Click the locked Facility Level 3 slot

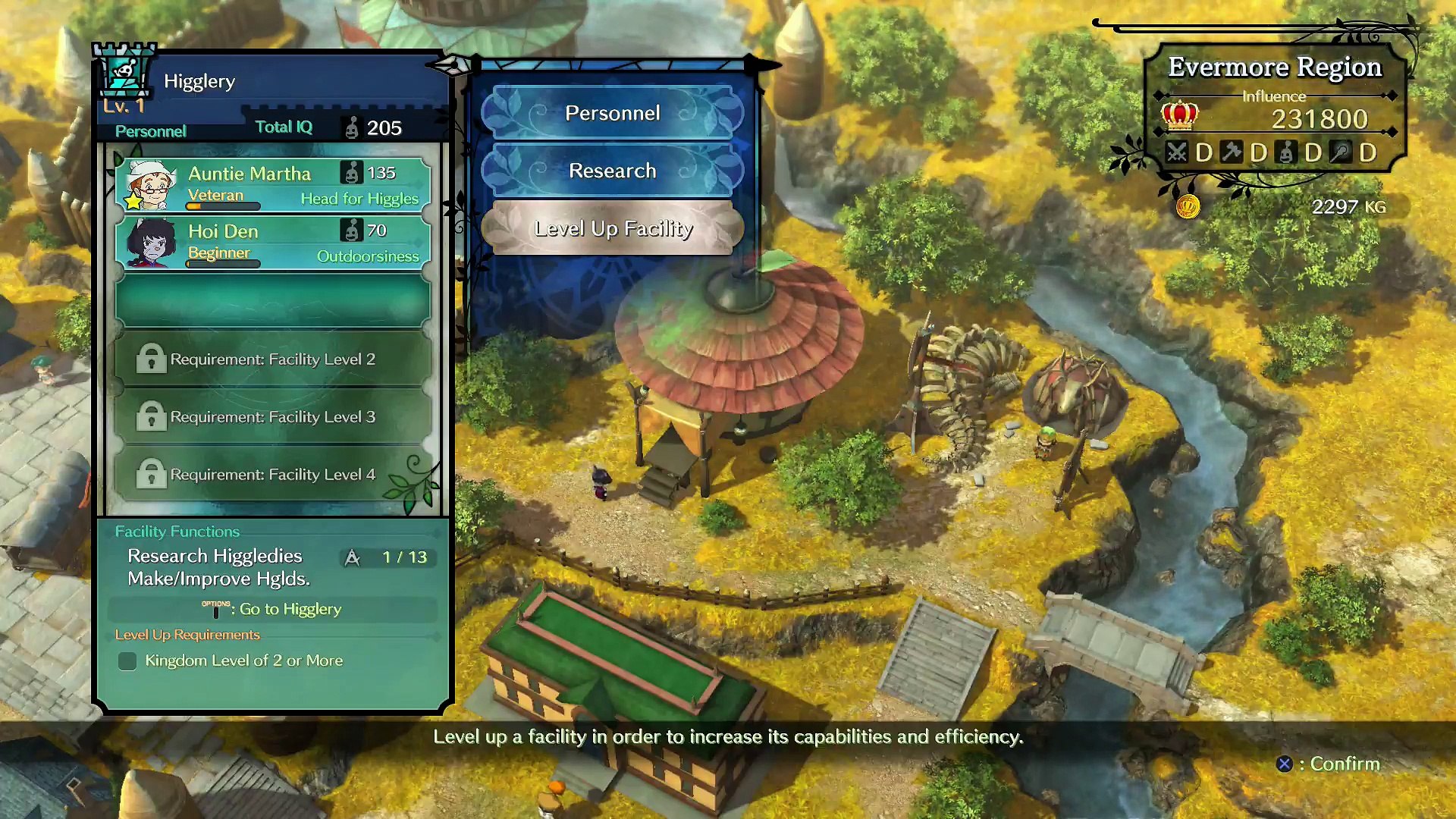pos(273,416)
